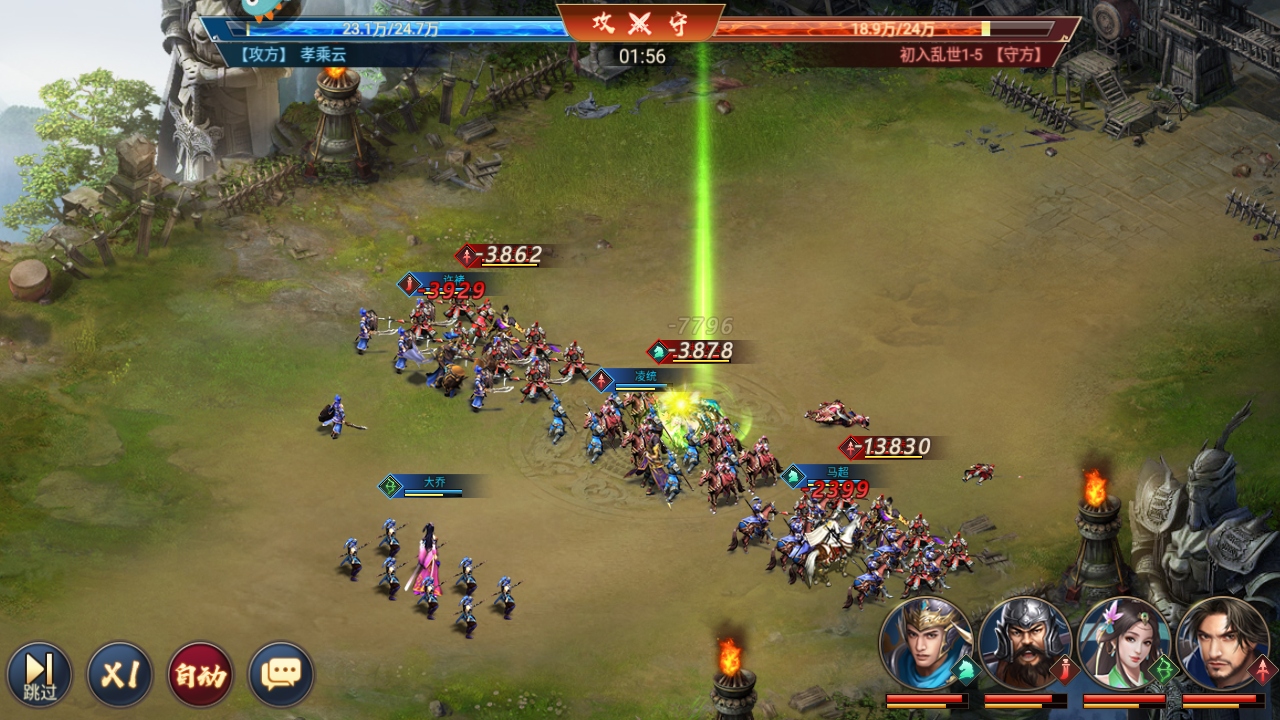Viewport: 1280px width, 720px height.
Task: Skip the battle with 跳过 button
Action: coord(40,674)
